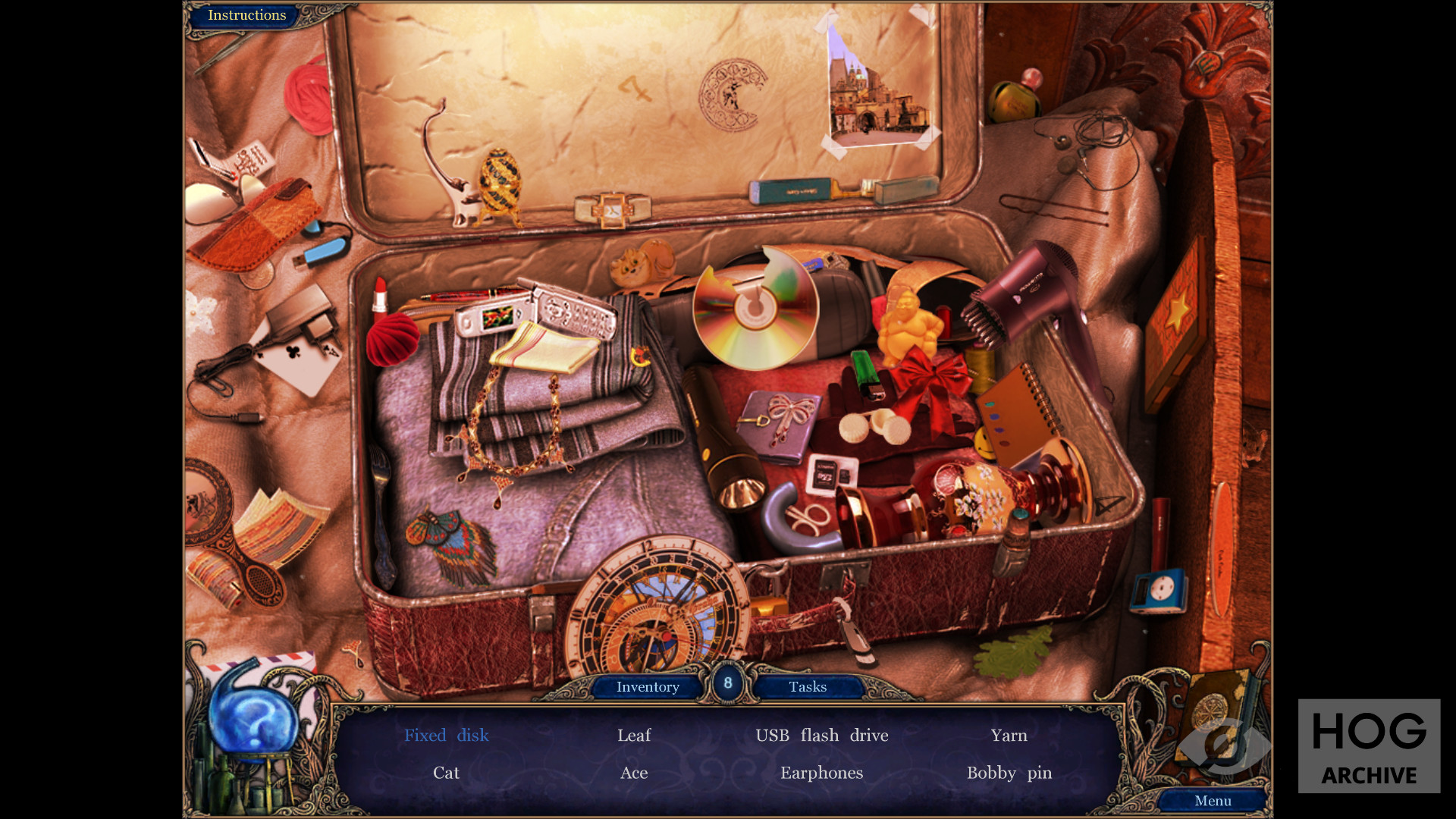This screenshot has height=819, width=1456.
Task: Open the game Menu
Action: click(1213, 801)
